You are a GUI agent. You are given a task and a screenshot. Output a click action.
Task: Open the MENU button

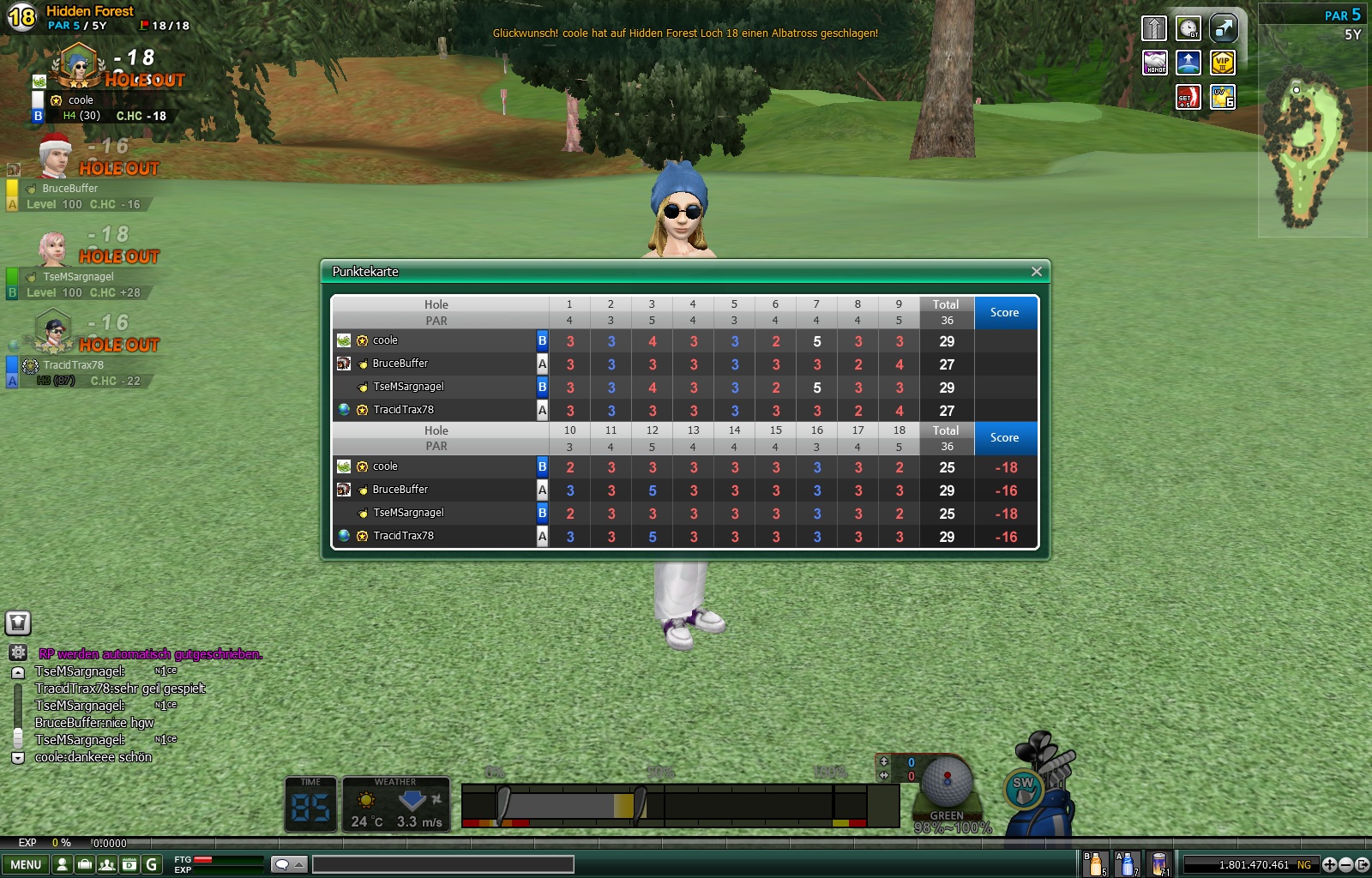tap(26, 864)
